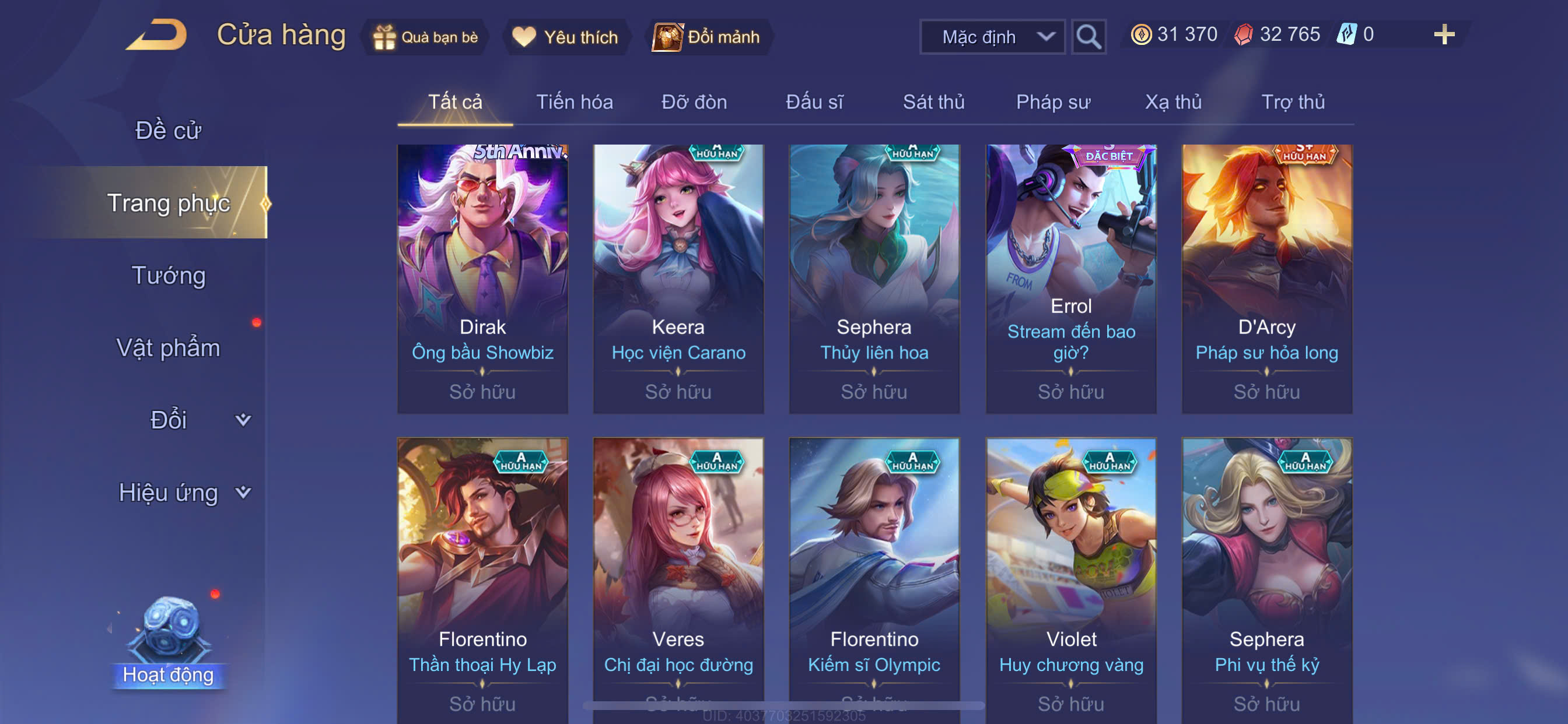View D'Arcy Pháp sư hỏa long skin
This screenshot has height=724, width=1568.
pyautogui.click(x=1266, y=279)
